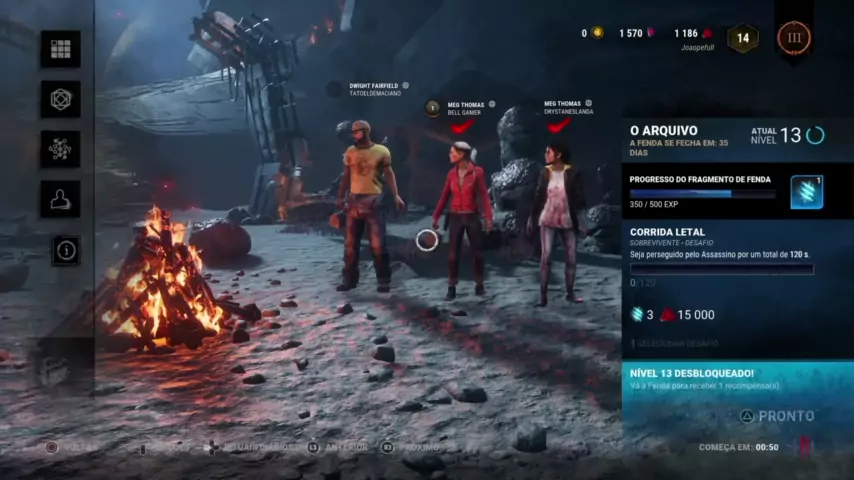Viewport: 854px width, 480px height.
Task: Open the geometric cube icon menu
Action: coord(60,99)
